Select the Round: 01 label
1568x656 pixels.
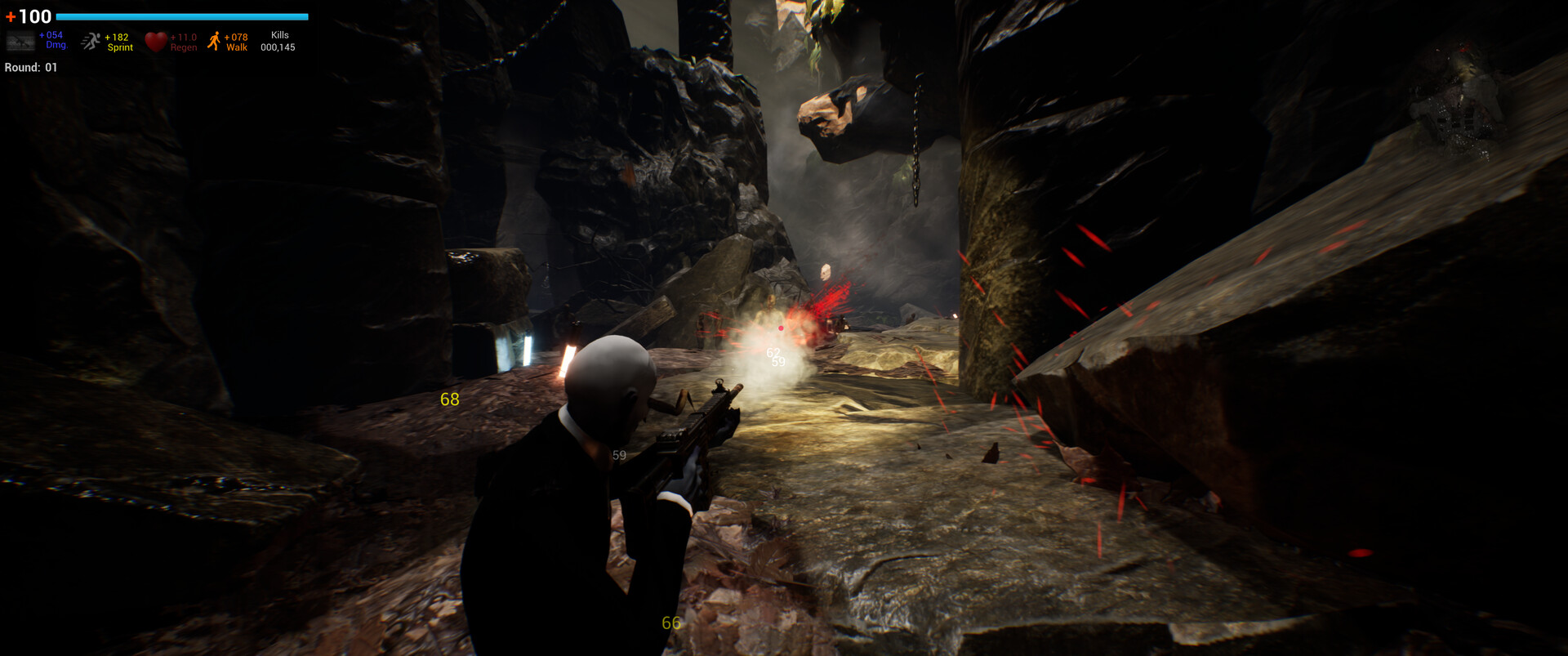(29, 68)
